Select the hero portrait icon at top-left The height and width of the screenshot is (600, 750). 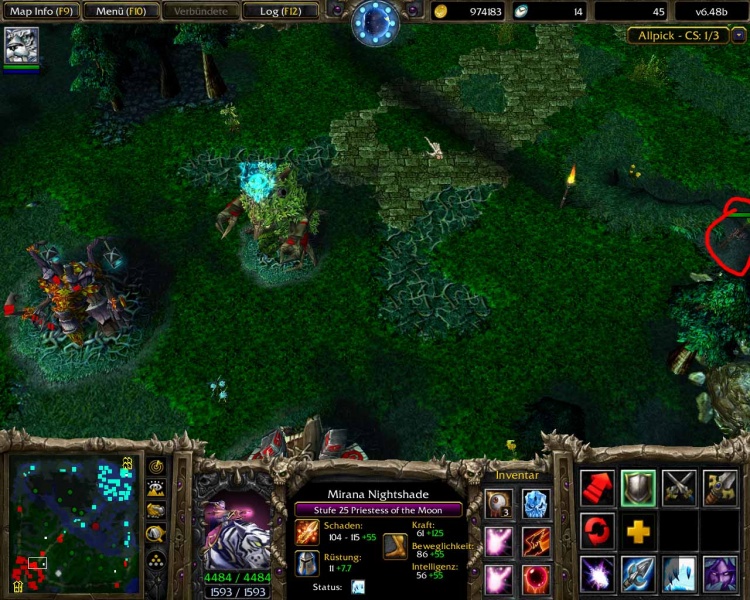[x=21, y=46]
